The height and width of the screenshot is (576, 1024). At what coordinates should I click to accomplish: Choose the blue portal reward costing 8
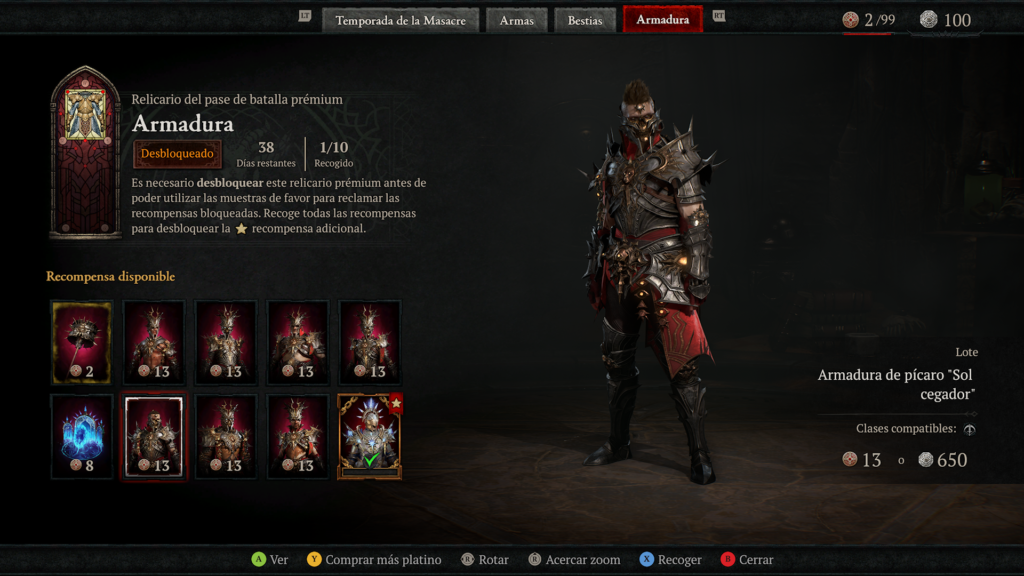pos(82,436)
